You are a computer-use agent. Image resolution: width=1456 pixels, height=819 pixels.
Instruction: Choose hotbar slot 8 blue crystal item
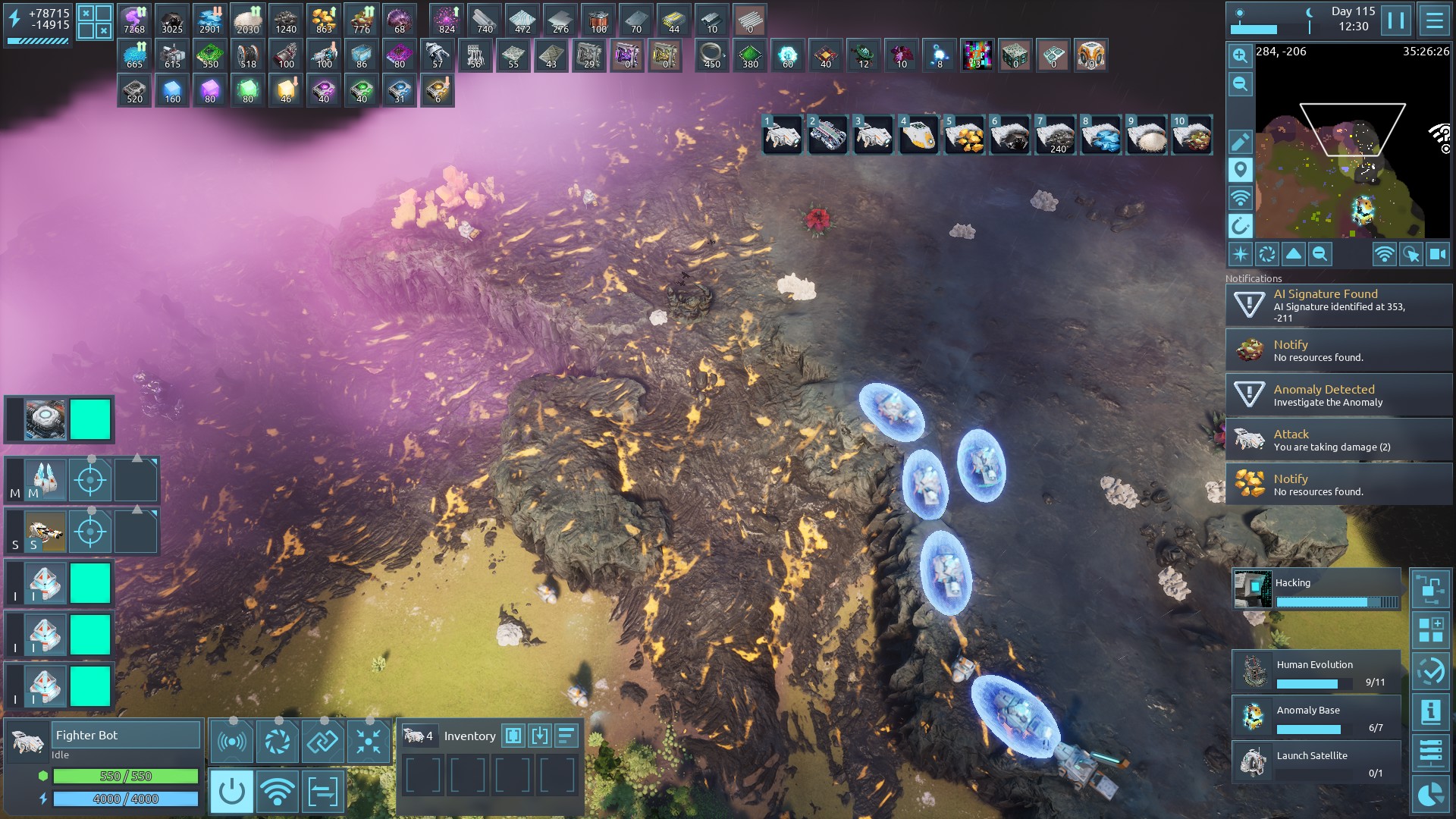tap(1100, 136)
